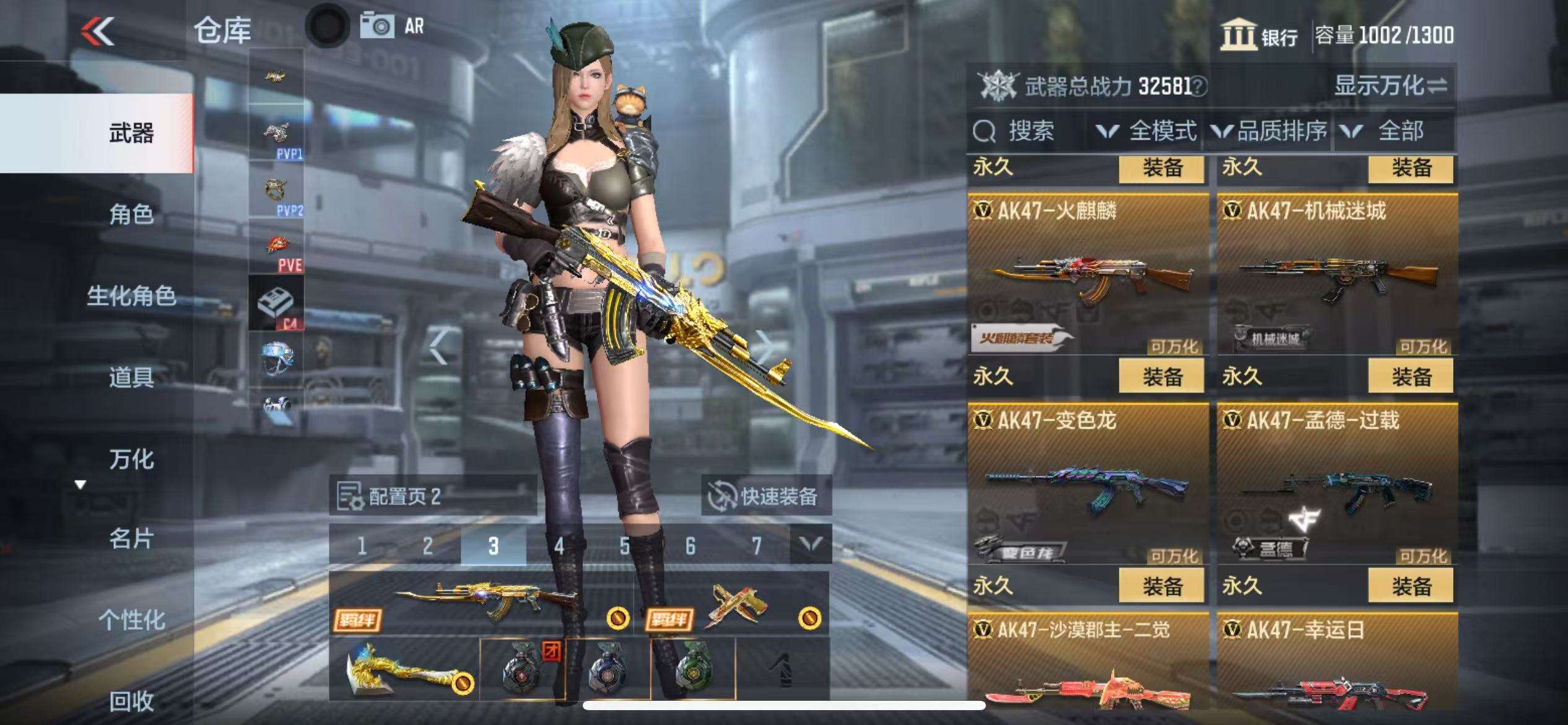
Task: Switch to the 角色 category
Action: (131, 214)
